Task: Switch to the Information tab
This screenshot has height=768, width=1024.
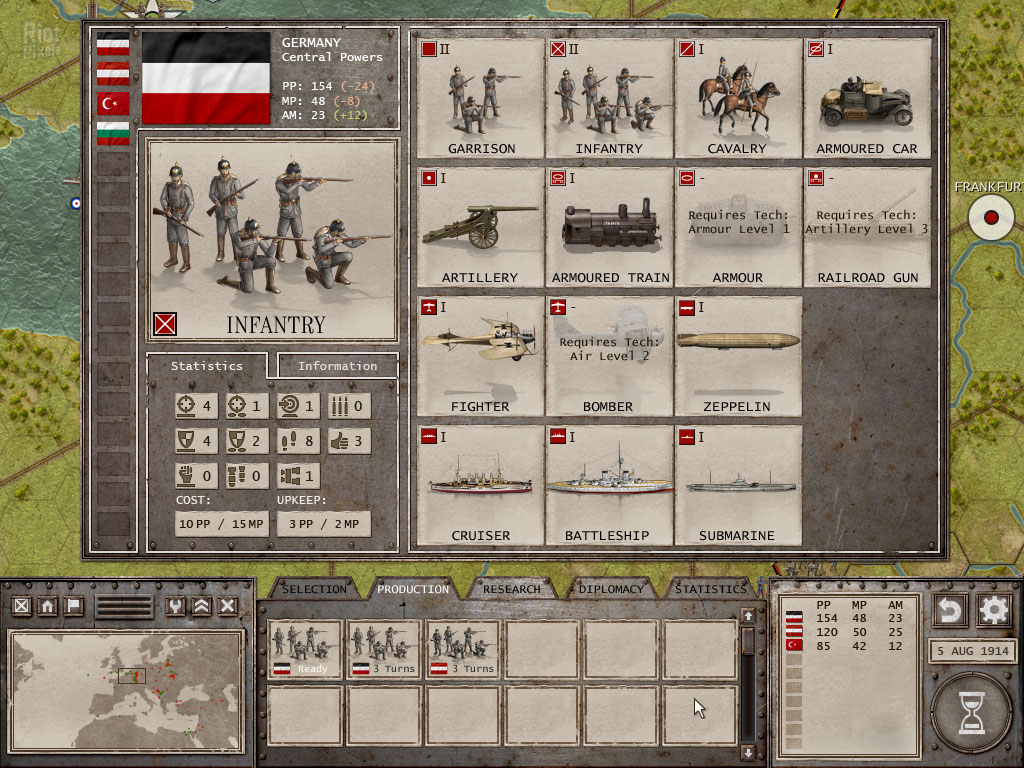Action: 337,366
